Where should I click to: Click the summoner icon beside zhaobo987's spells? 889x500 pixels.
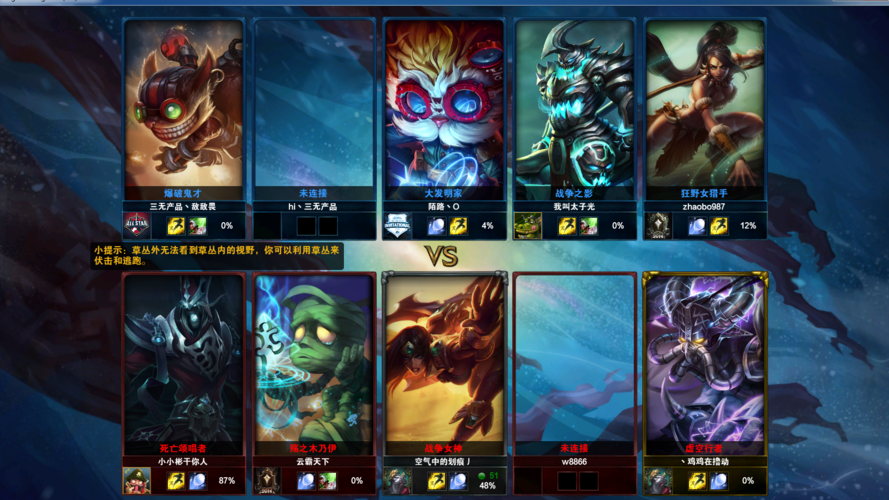658,226
